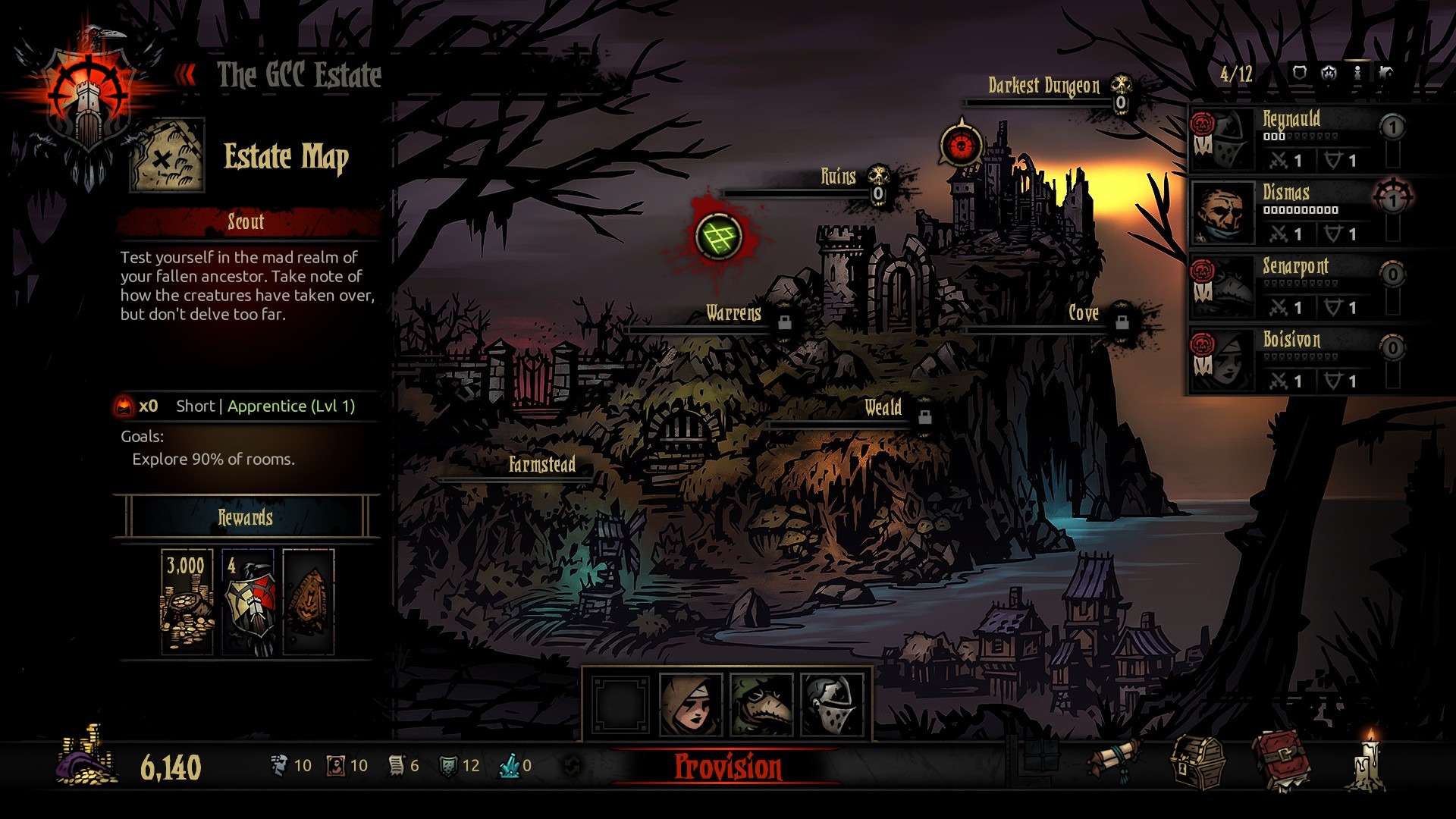1456x819 pixels.
Task: Click the shield roster icon at top right
Action: pyautogui.click(x=1299, y=74)
